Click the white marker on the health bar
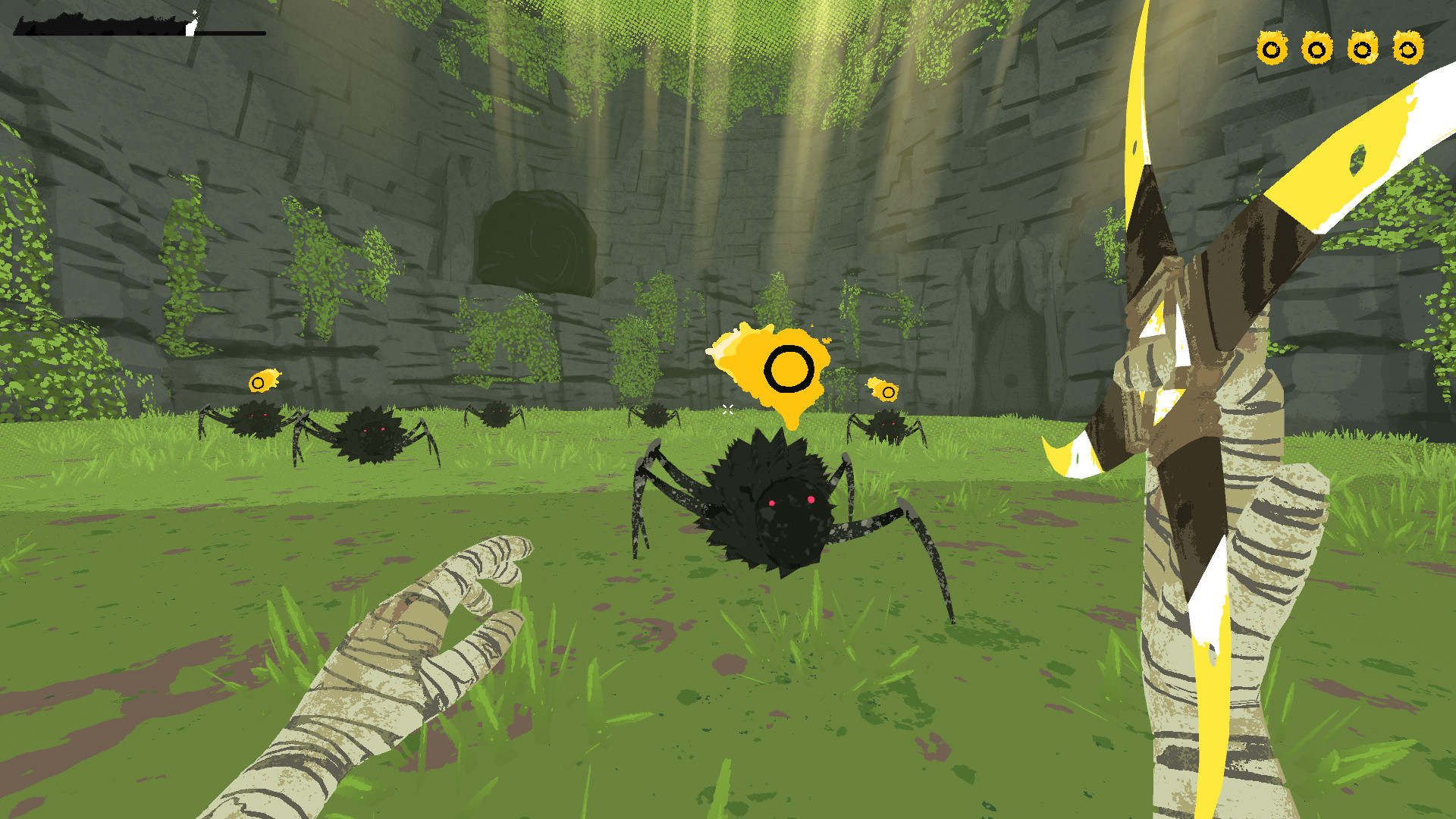This screenshot has height=819, width=1456. tap(191, 27)
